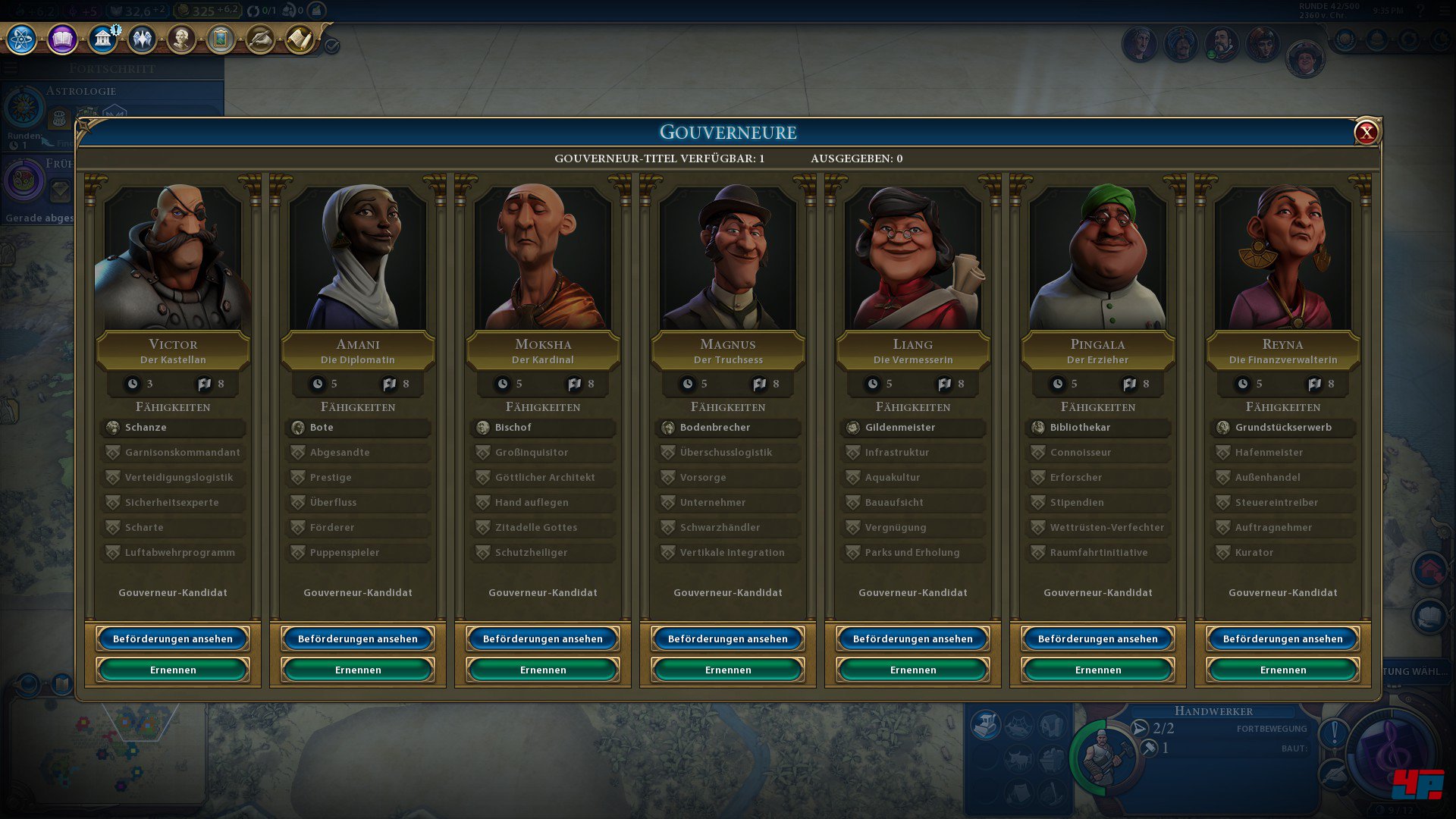Open Moksha's promotions list

pyautogui.click(x=543, y=639)
